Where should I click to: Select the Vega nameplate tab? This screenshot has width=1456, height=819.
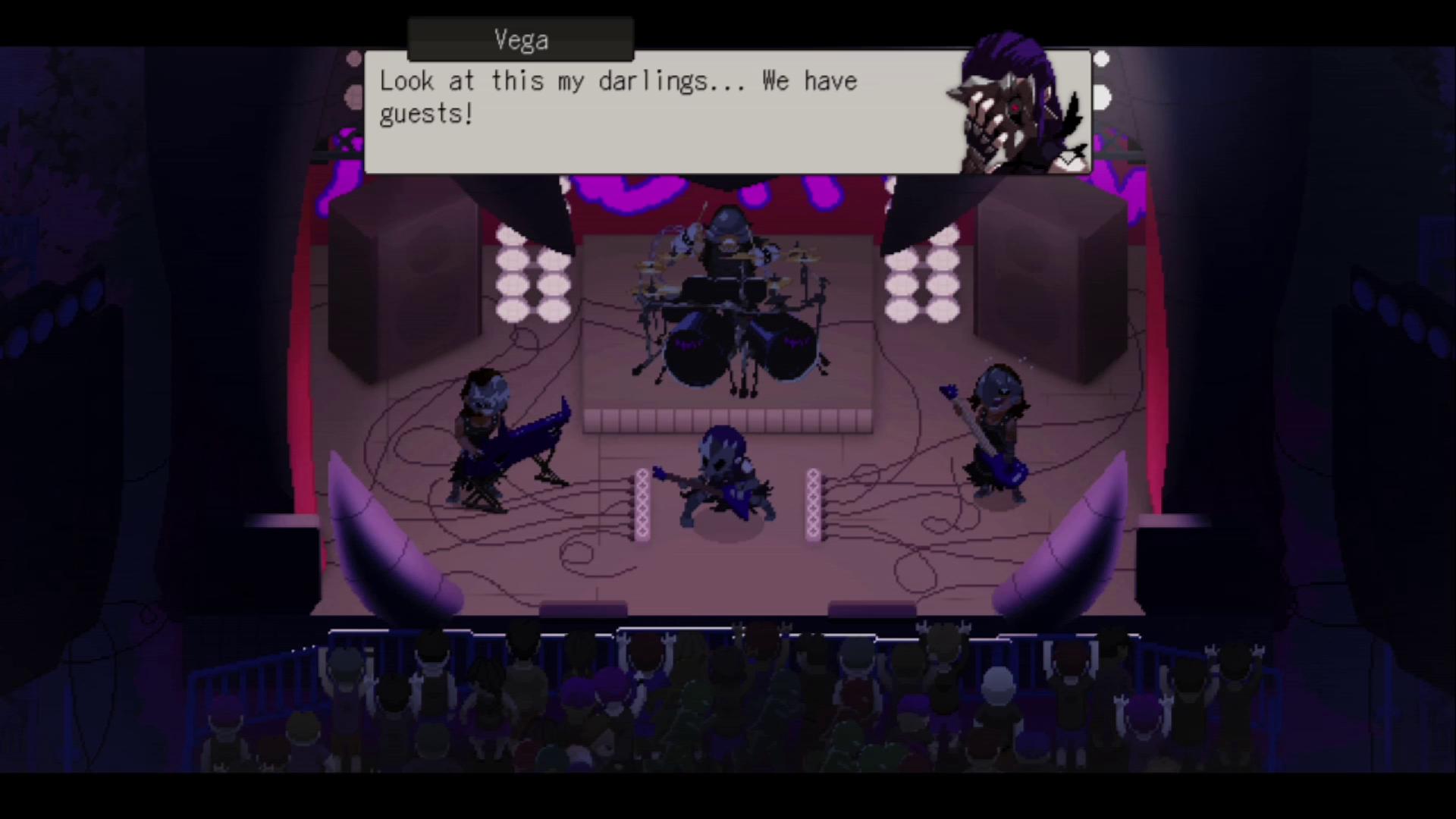tap(521, 39)
